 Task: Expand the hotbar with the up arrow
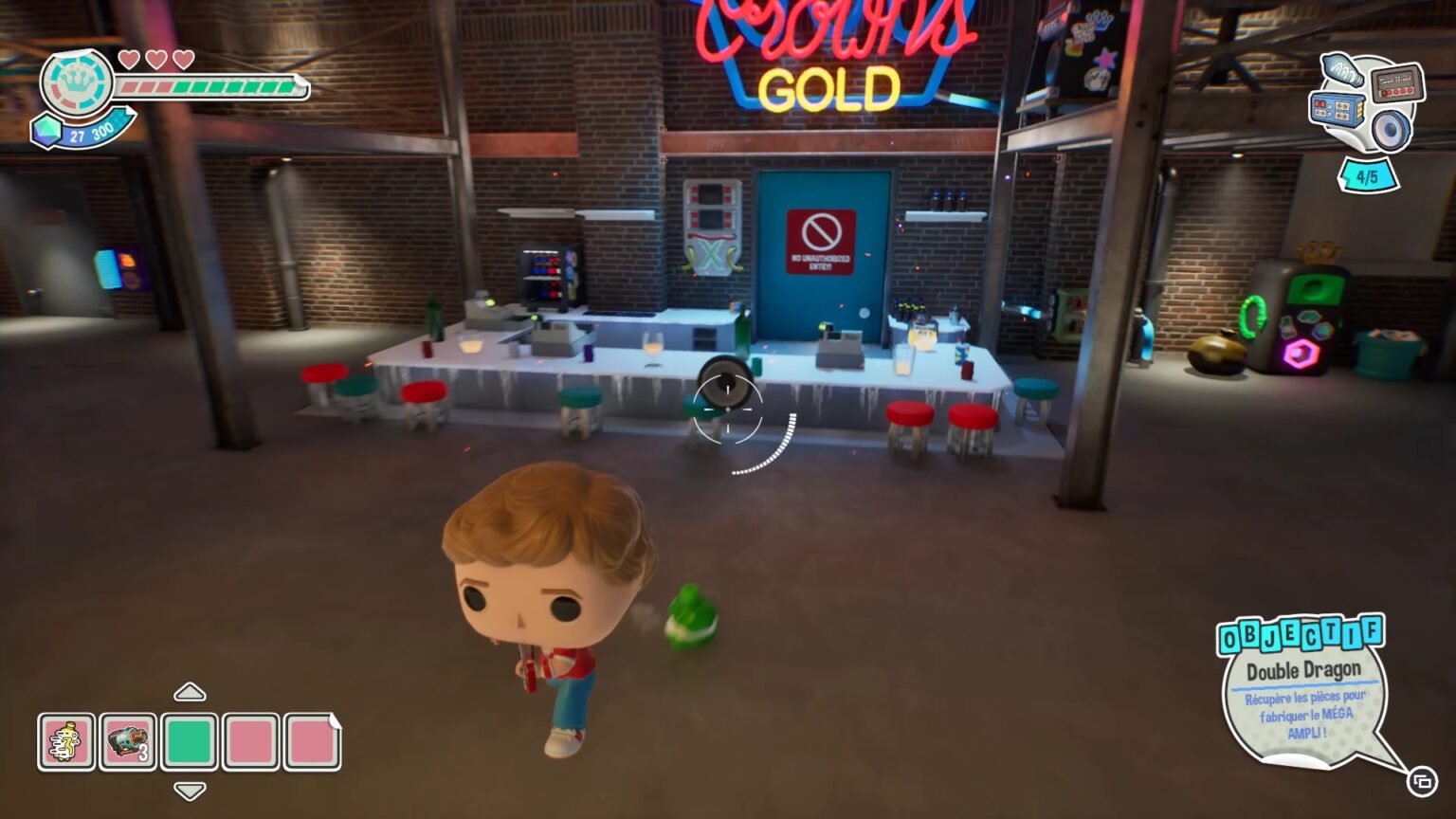[191, 693]
